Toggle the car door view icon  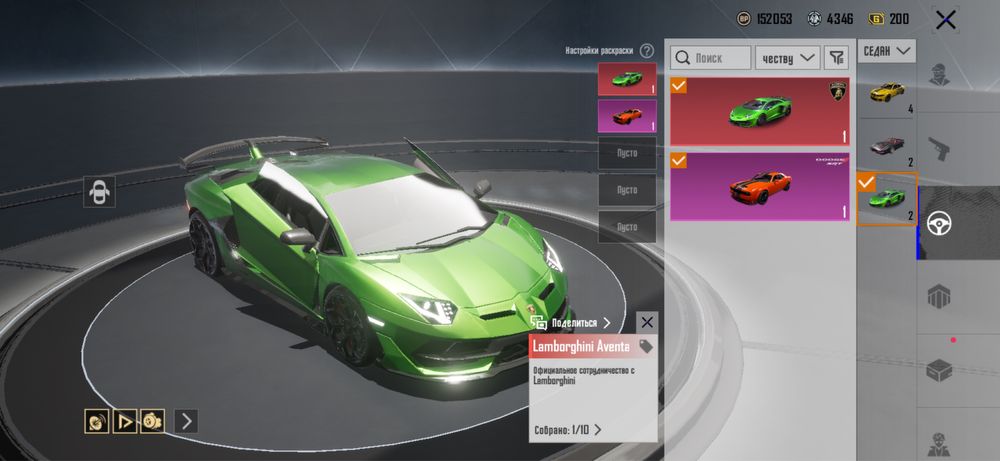pos(100,191)
